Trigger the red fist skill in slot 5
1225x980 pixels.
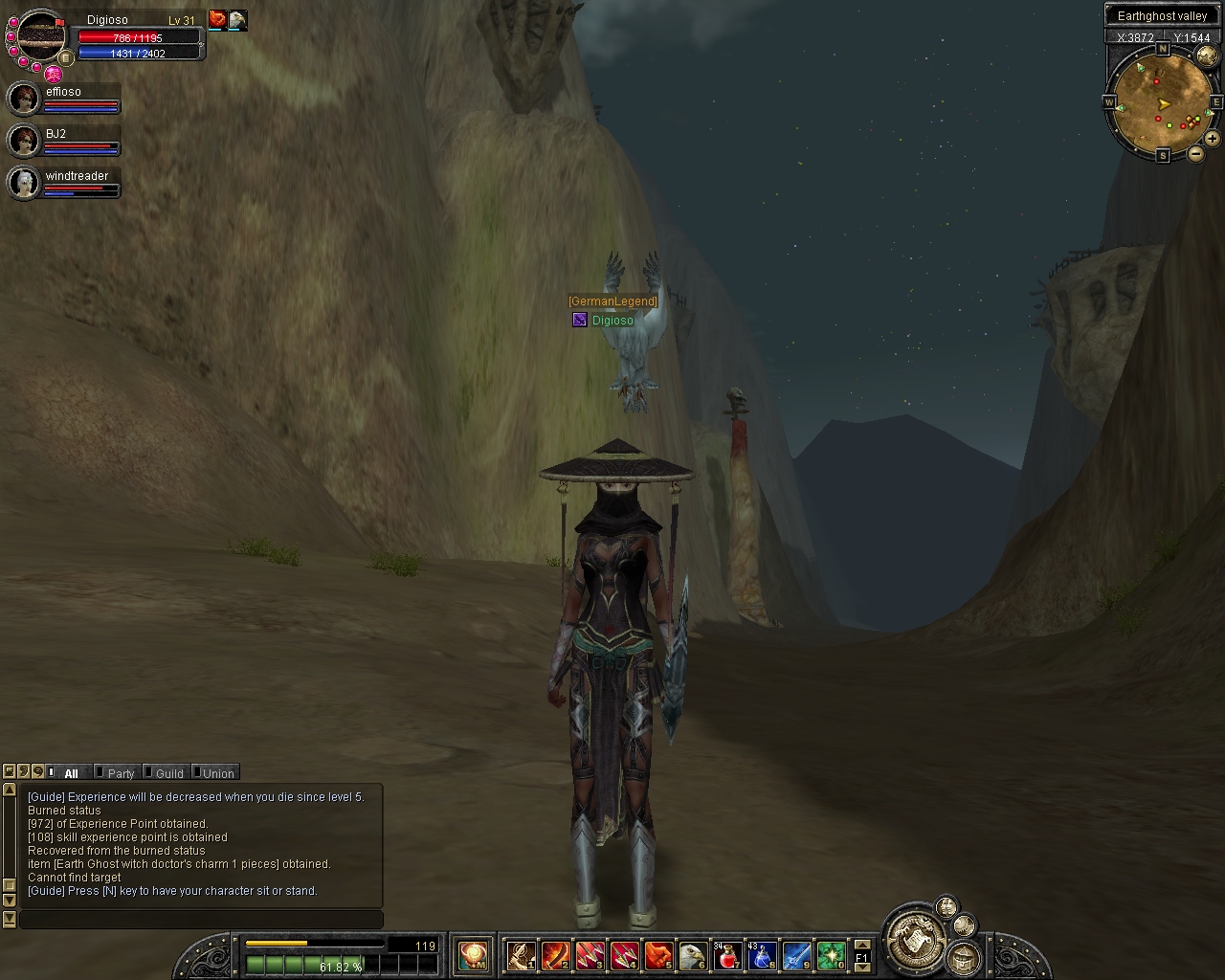(x=658, y=955)
